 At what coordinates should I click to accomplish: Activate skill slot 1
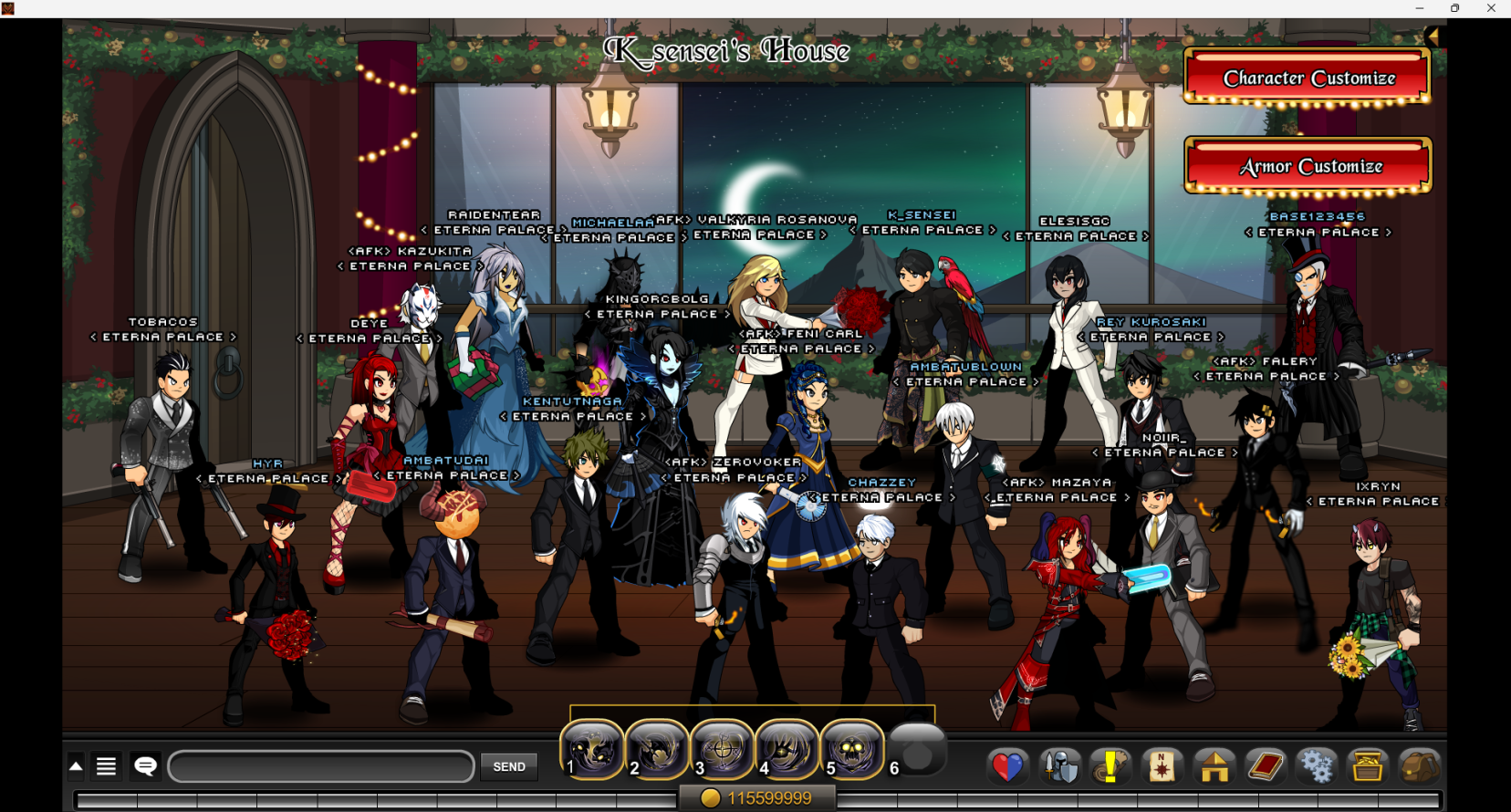pos(592,750)
